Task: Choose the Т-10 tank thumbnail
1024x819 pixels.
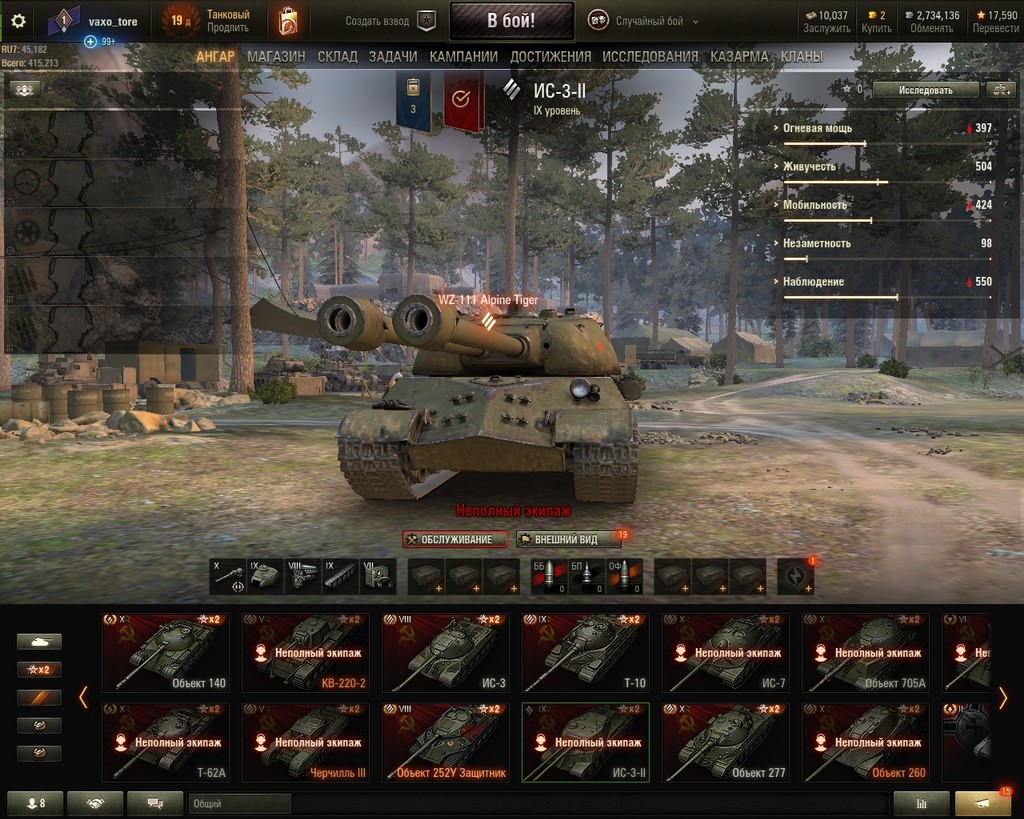Action: (585, 653)
